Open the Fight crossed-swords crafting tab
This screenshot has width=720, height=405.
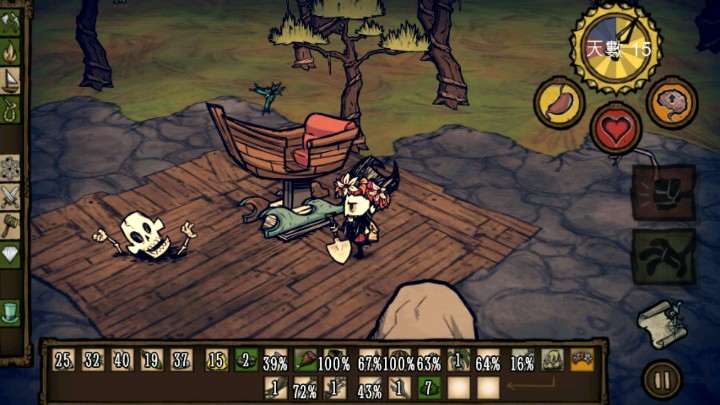click(x=12, y=196)
